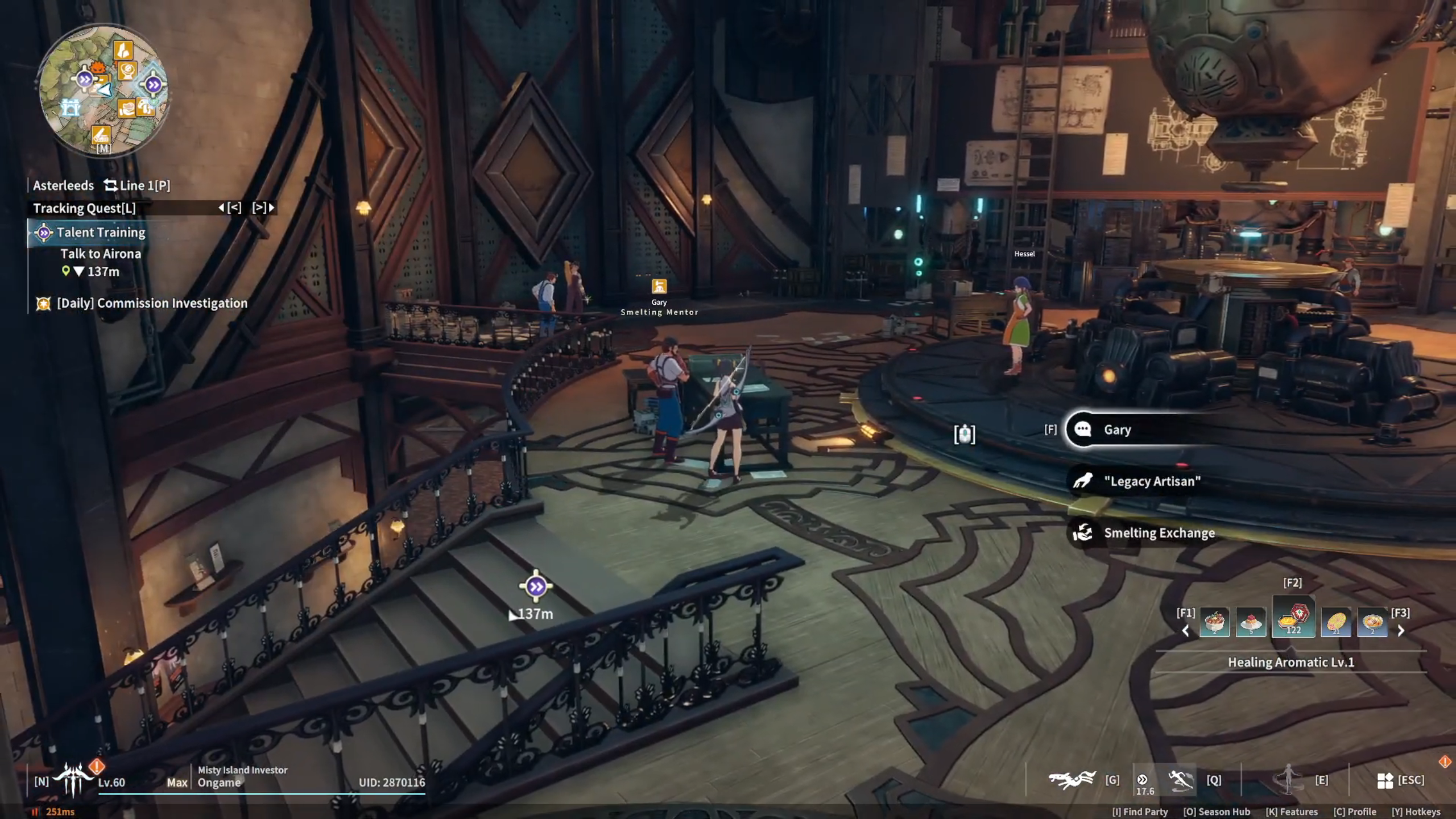Viewport: 1456px width, 819px height.
Task: Open the main menu grid icon
Action: coord(1385,780)
